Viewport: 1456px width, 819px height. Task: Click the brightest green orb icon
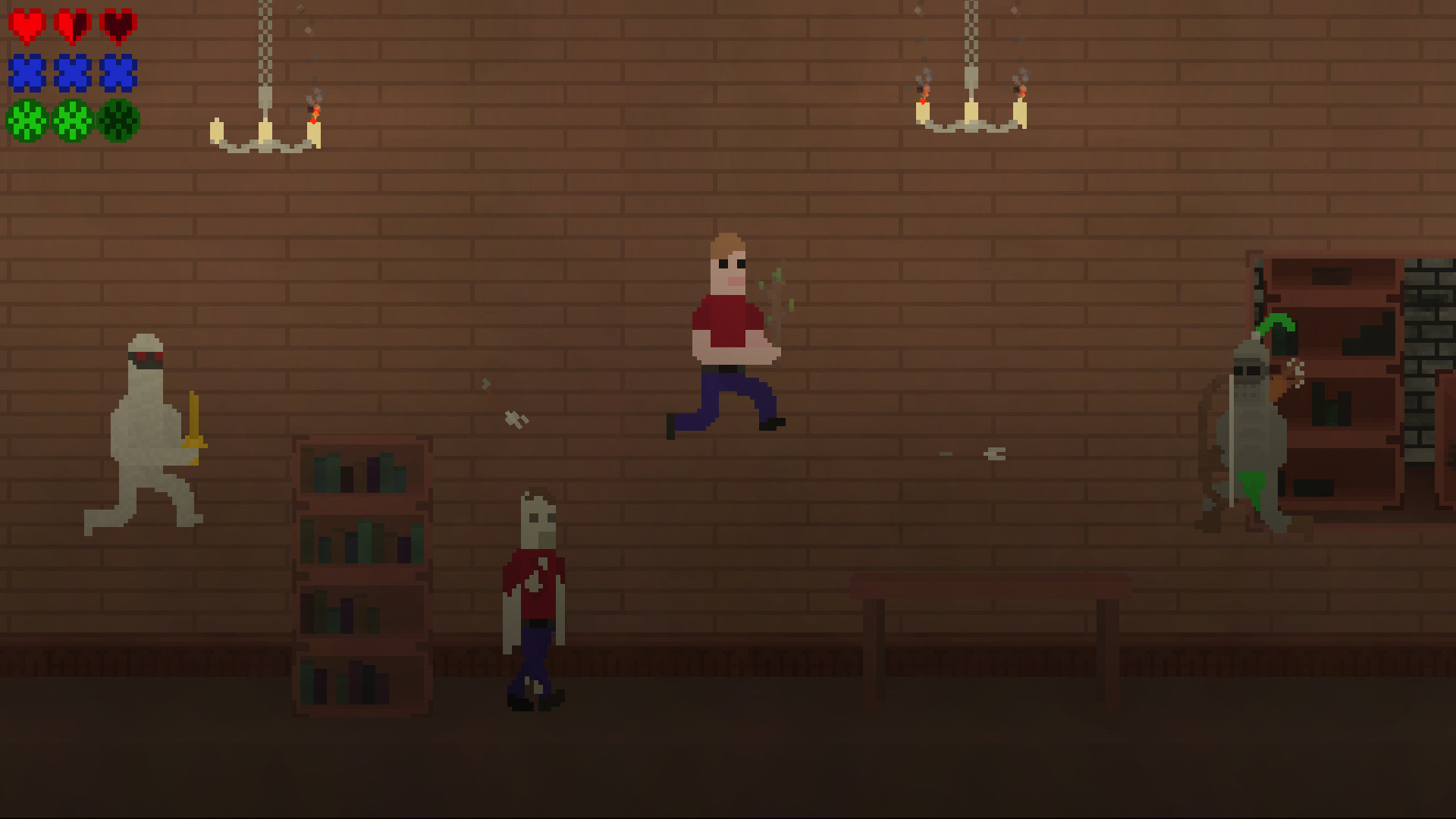(25, 120)
